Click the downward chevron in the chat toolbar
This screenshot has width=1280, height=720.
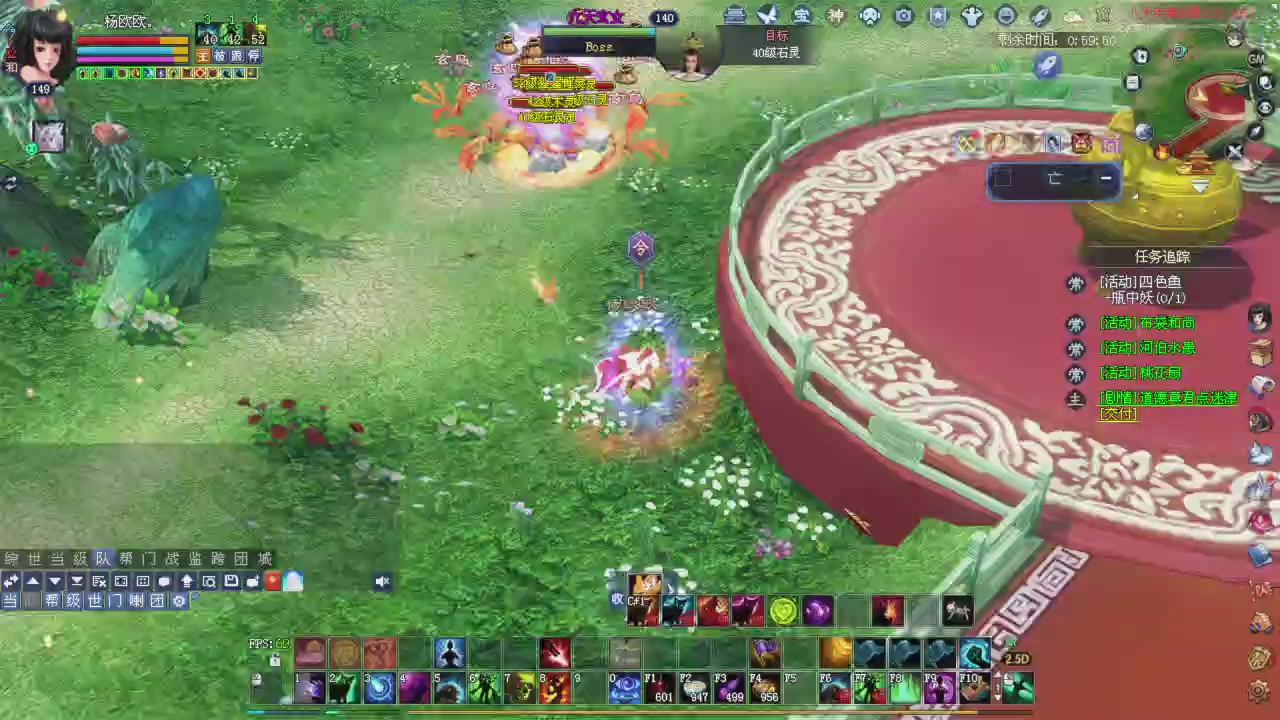54,582
